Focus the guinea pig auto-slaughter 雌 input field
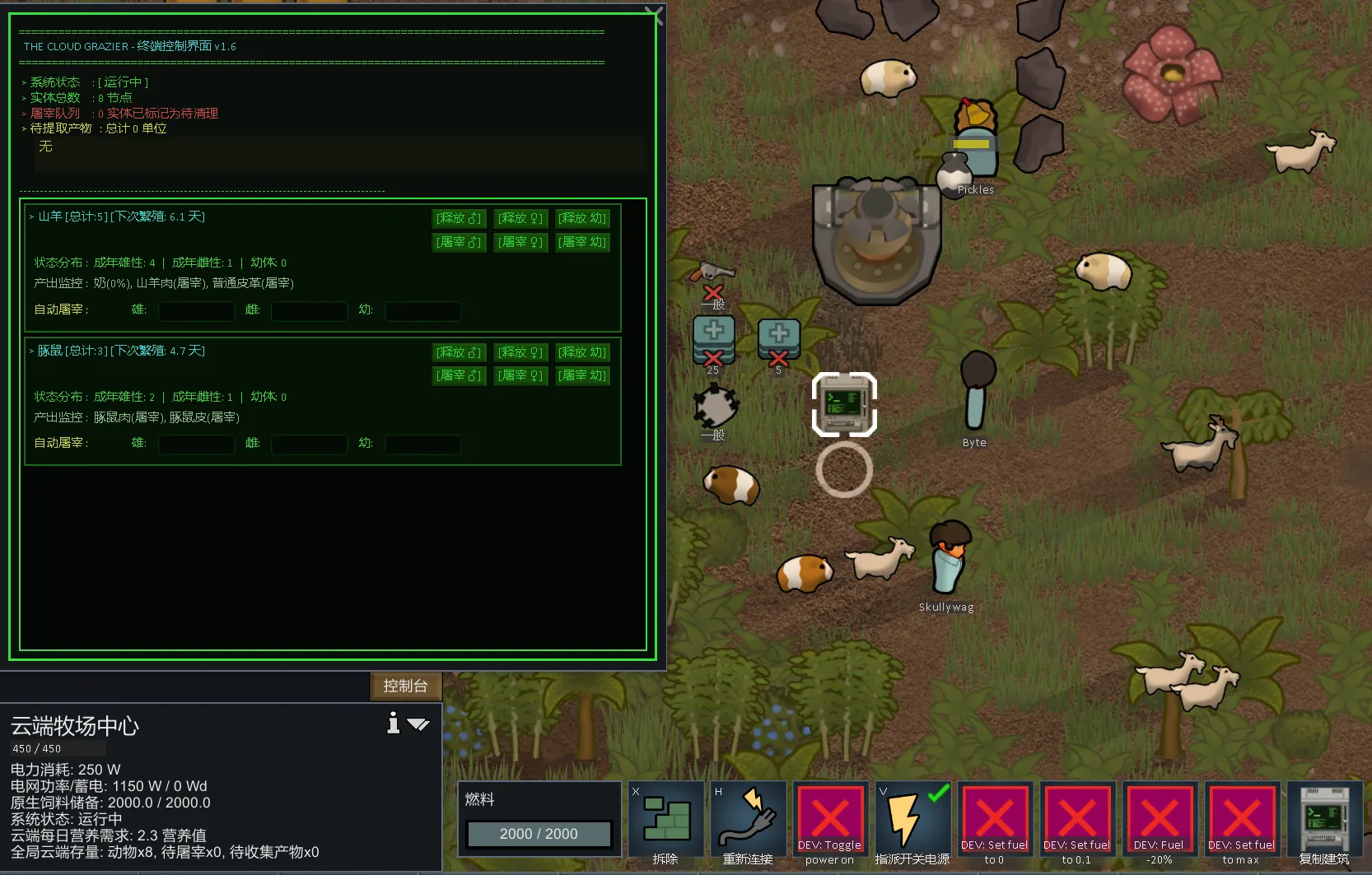The image size is (1372, 875). click(x=309, y=445)
